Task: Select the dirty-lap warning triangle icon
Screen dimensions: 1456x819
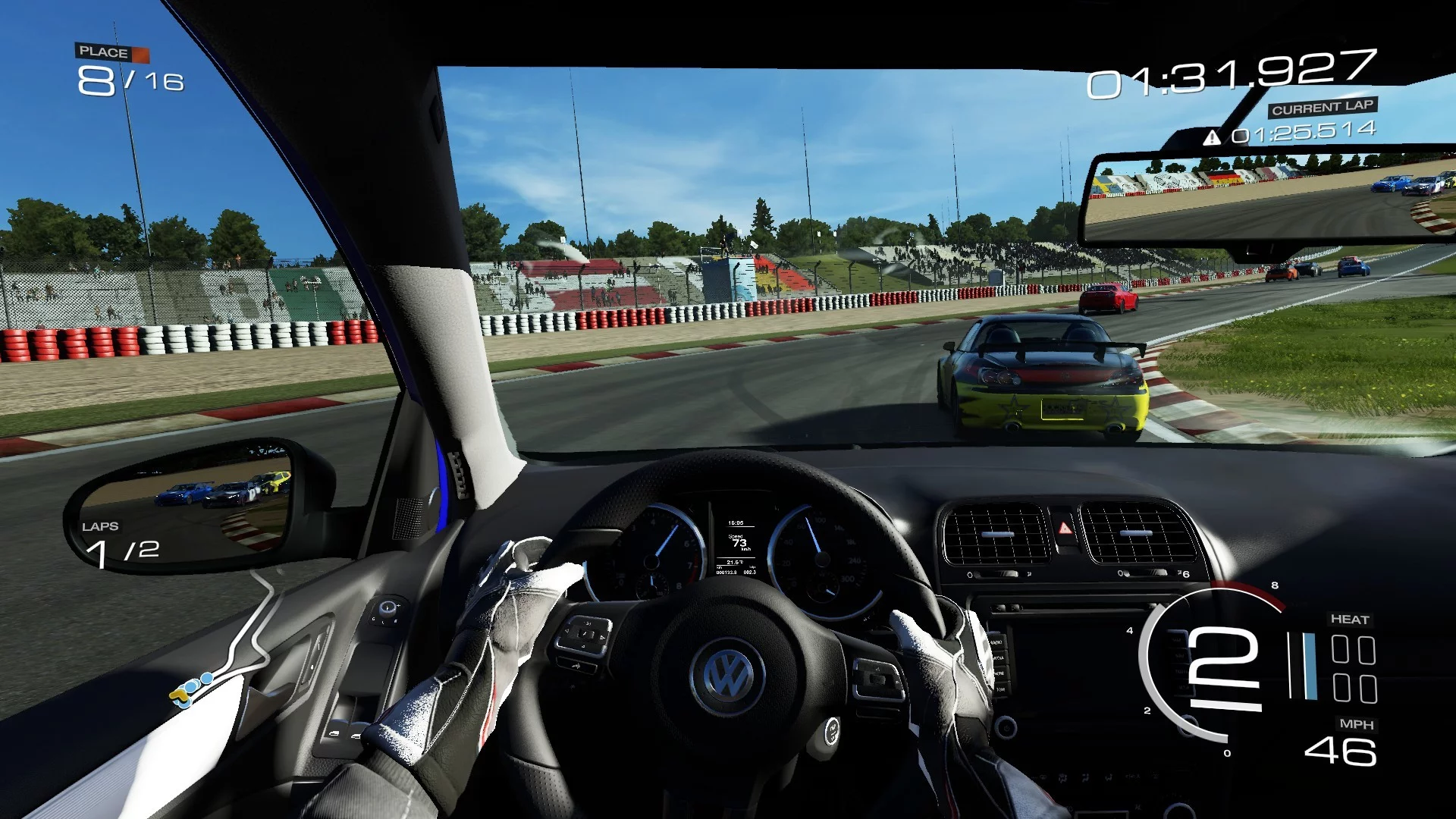Action: point(1212,137)
